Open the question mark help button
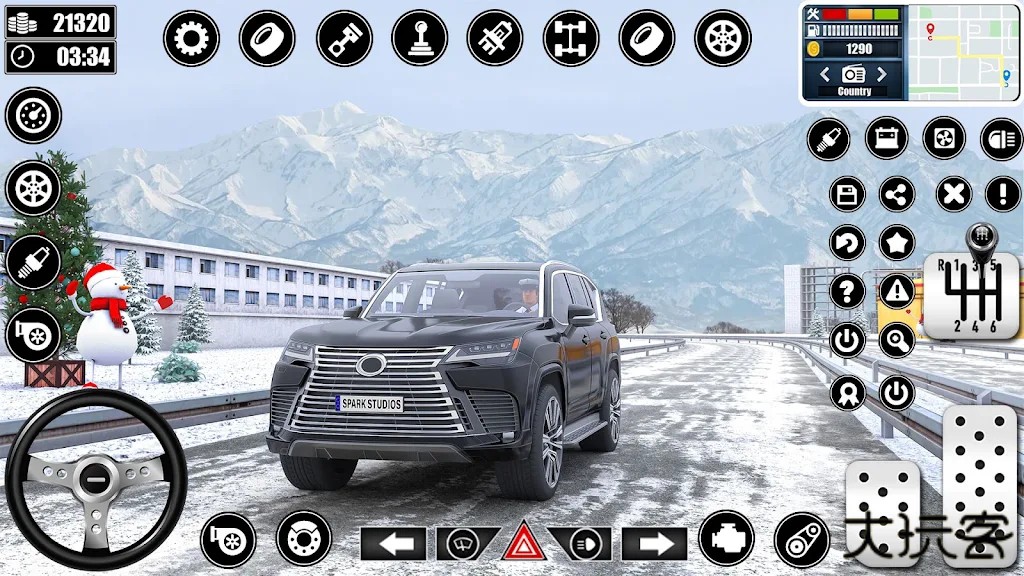 pos(847,291)
